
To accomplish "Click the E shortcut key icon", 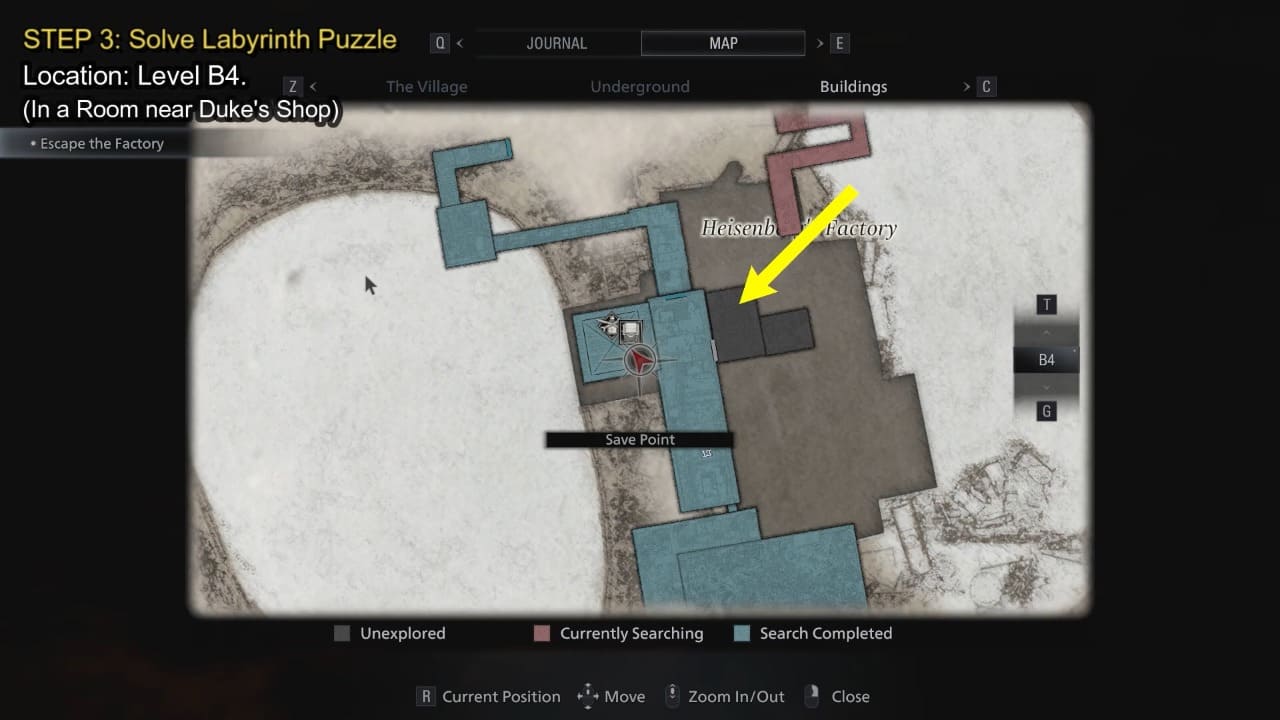I will coord(838,42).
